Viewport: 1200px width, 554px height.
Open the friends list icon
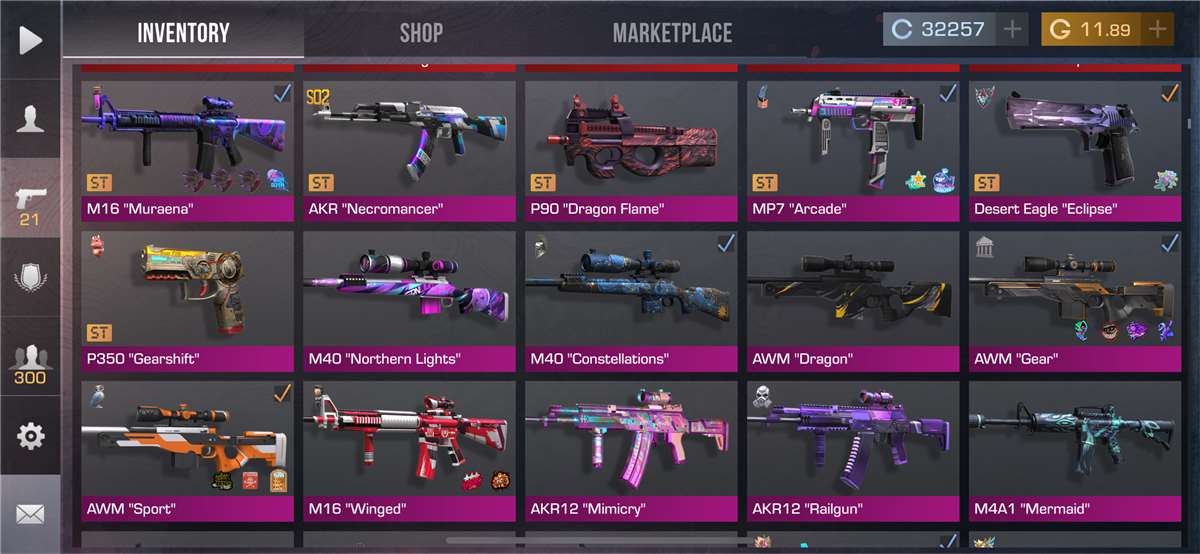(30, 363)
